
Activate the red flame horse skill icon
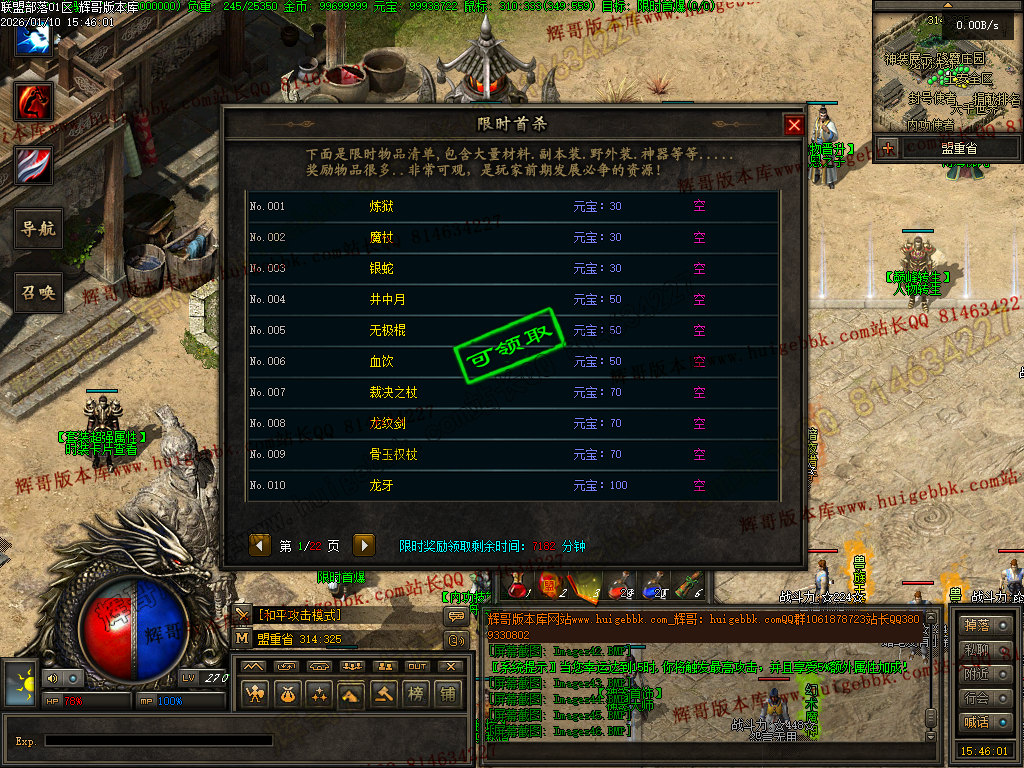click(x=33, y=101)
